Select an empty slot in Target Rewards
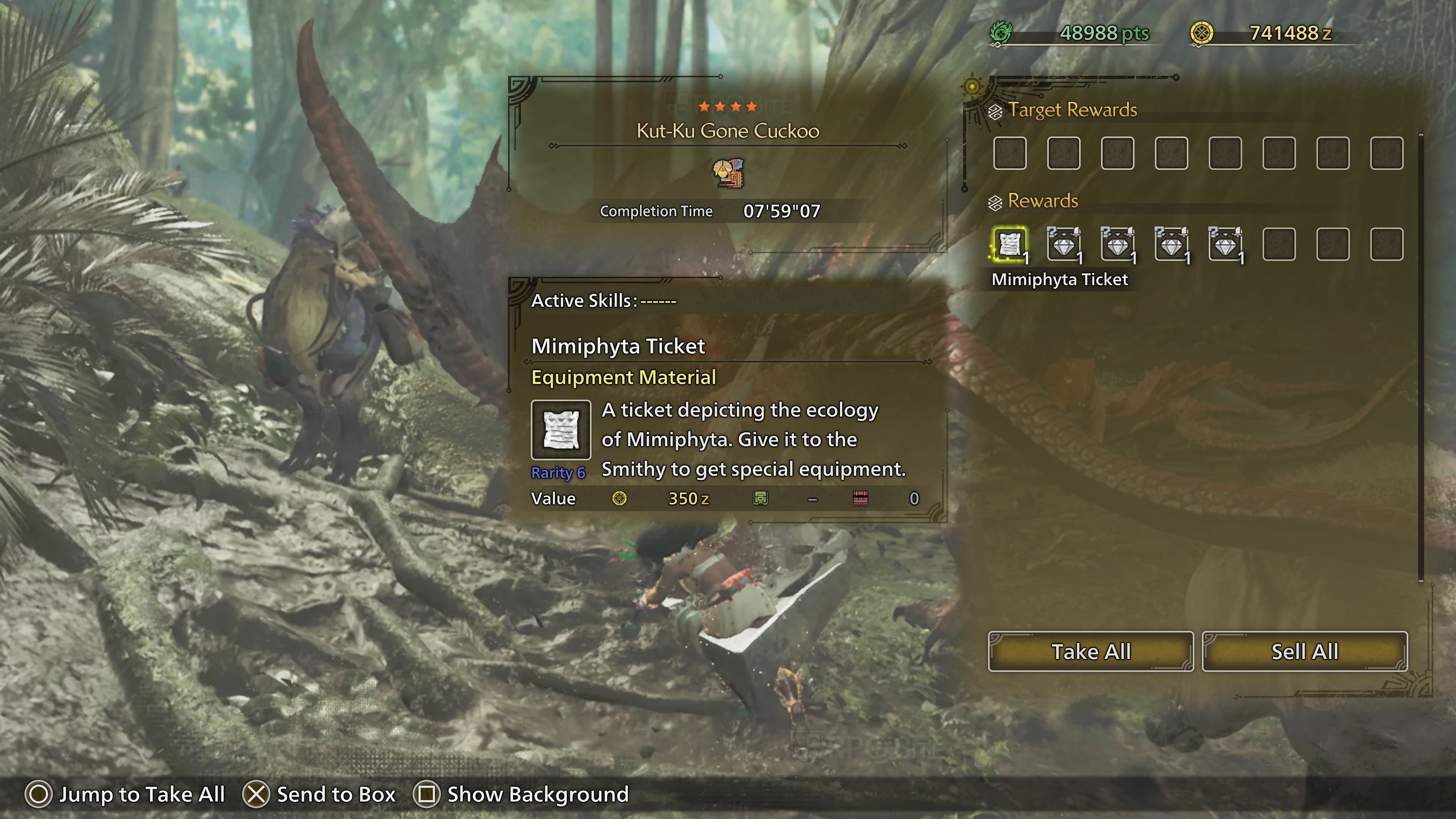1456x819 pixels. click(1010, 153)
